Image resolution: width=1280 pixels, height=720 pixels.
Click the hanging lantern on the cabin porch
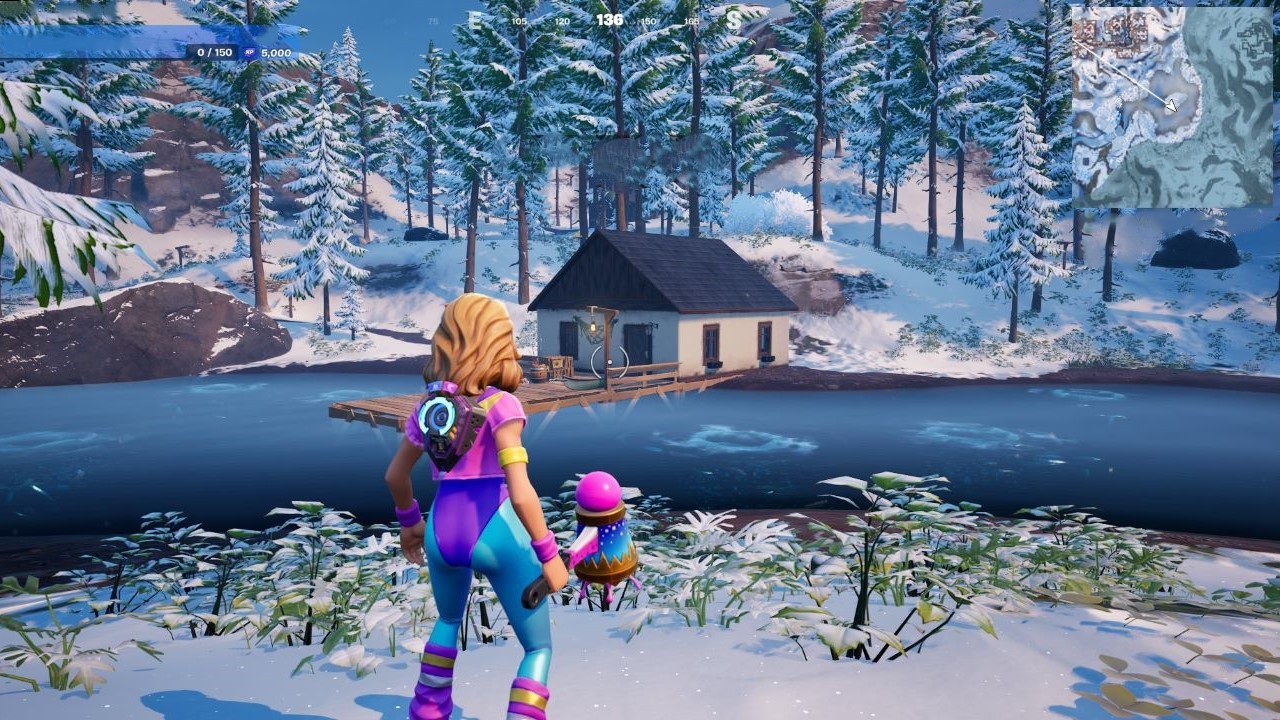click(594, 327)
